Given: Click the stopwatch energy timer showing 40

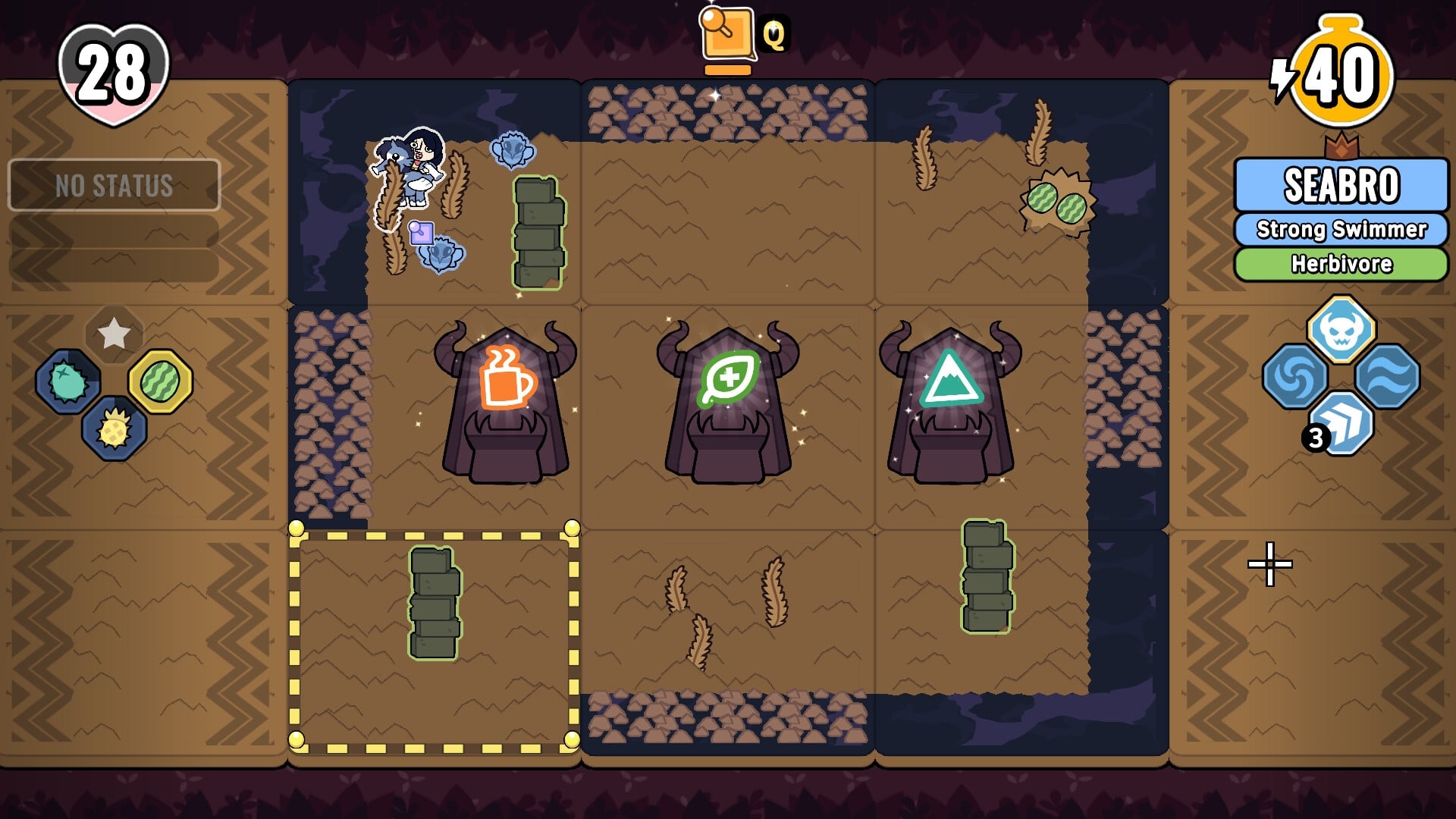Looking at the screenshot, I should pyautogui.click(x=1341, y=68).
